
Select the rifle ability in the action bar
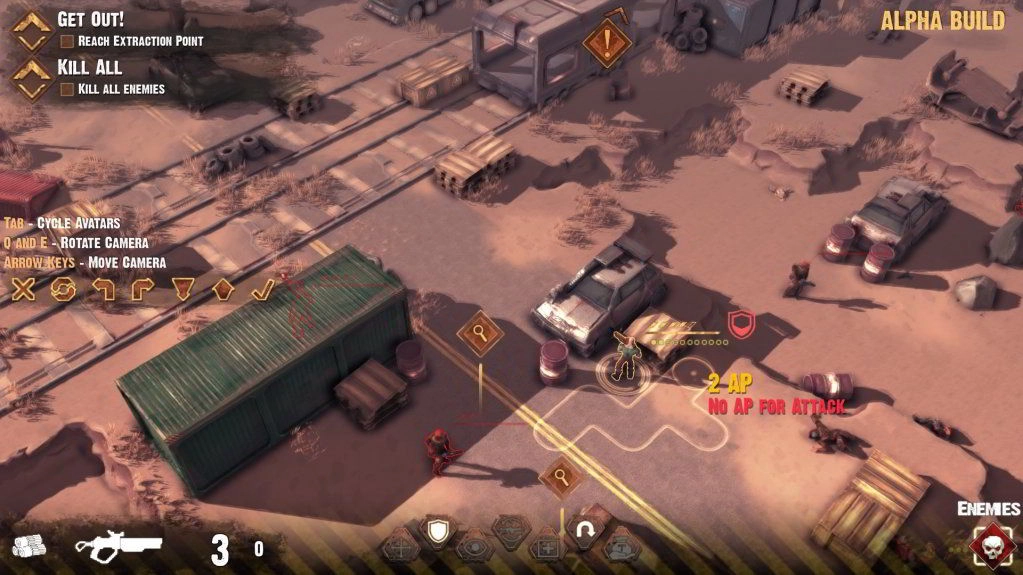coord(510,528)
